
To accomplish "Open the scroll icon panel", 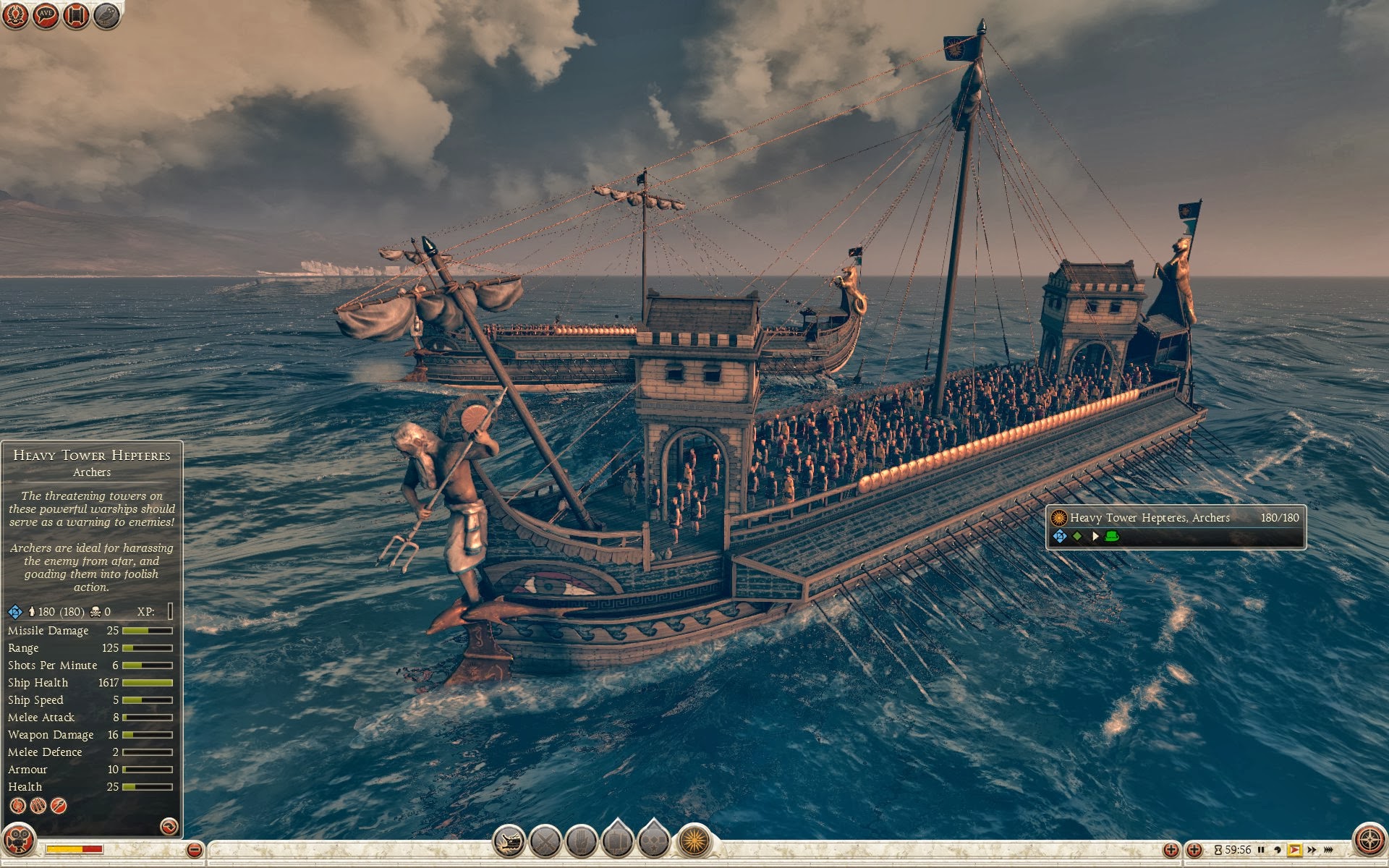I will [76, 15].
